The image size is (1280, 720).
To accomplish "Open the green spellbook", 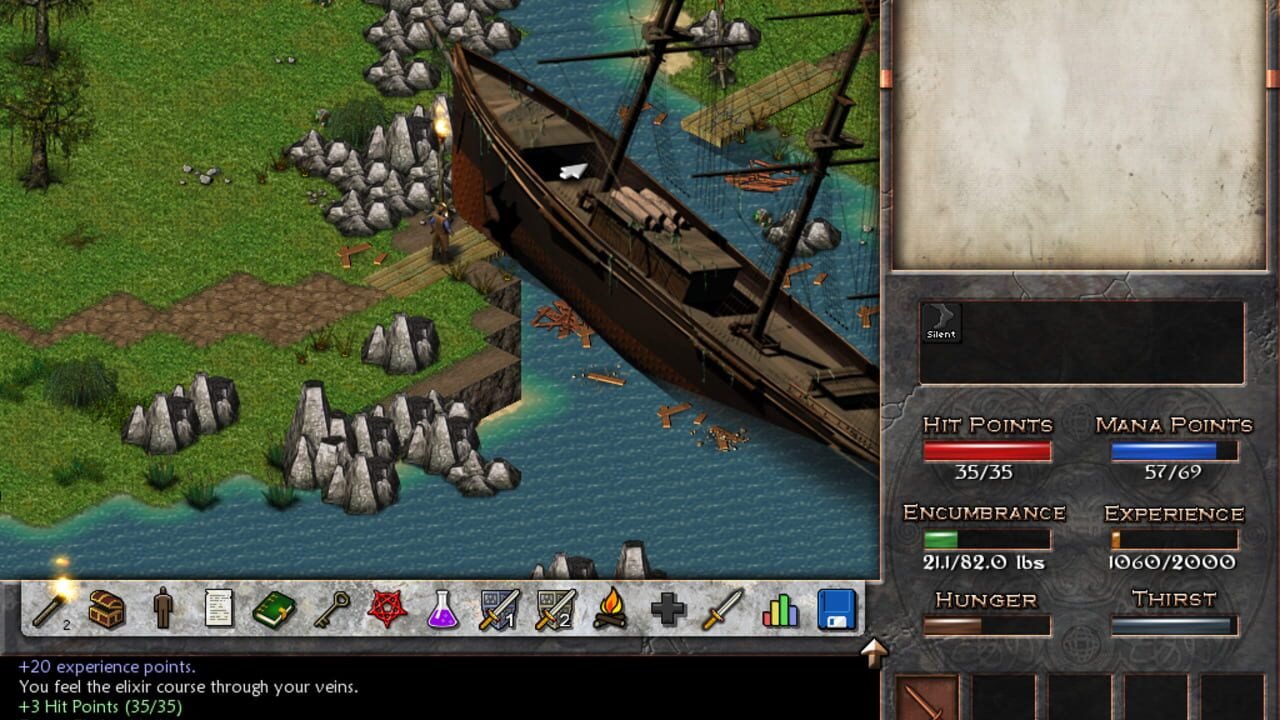I will click(274, 608).
